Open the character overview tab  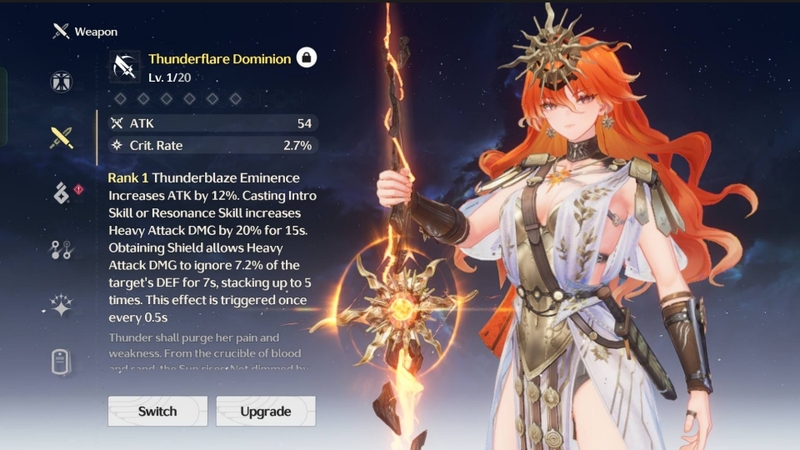(x=61, y=82)
